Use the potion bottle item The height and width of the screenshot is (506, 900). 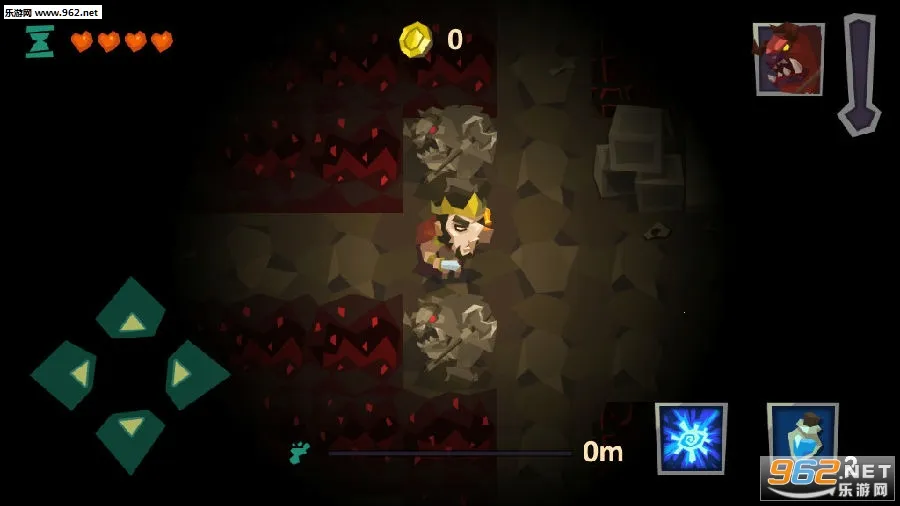(802, 435)
